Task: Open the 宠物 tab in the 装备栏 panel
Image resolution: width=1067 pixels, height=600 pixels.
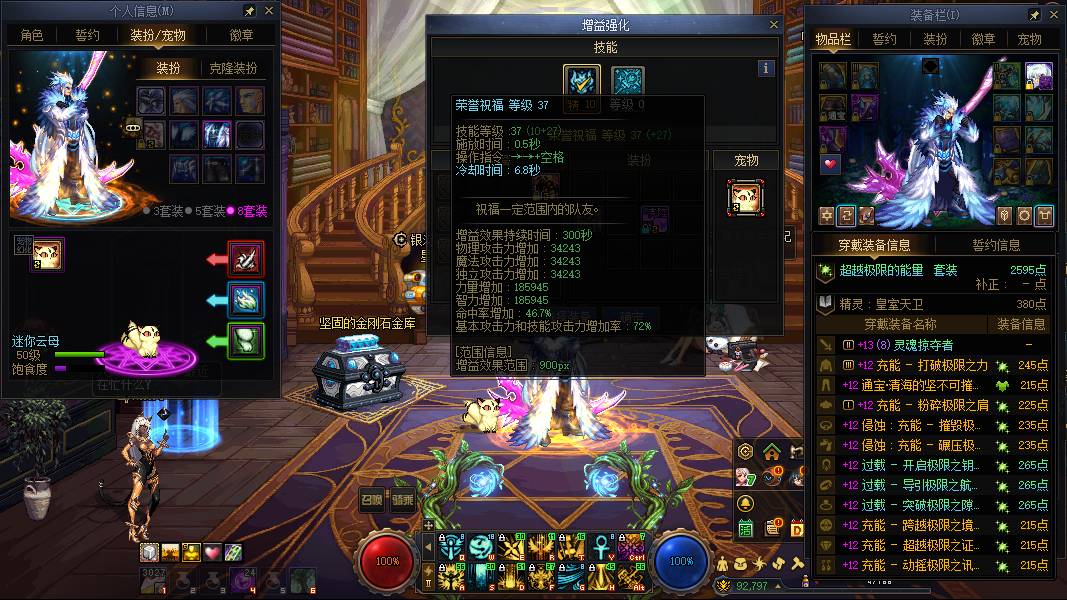Action: 1029,40
